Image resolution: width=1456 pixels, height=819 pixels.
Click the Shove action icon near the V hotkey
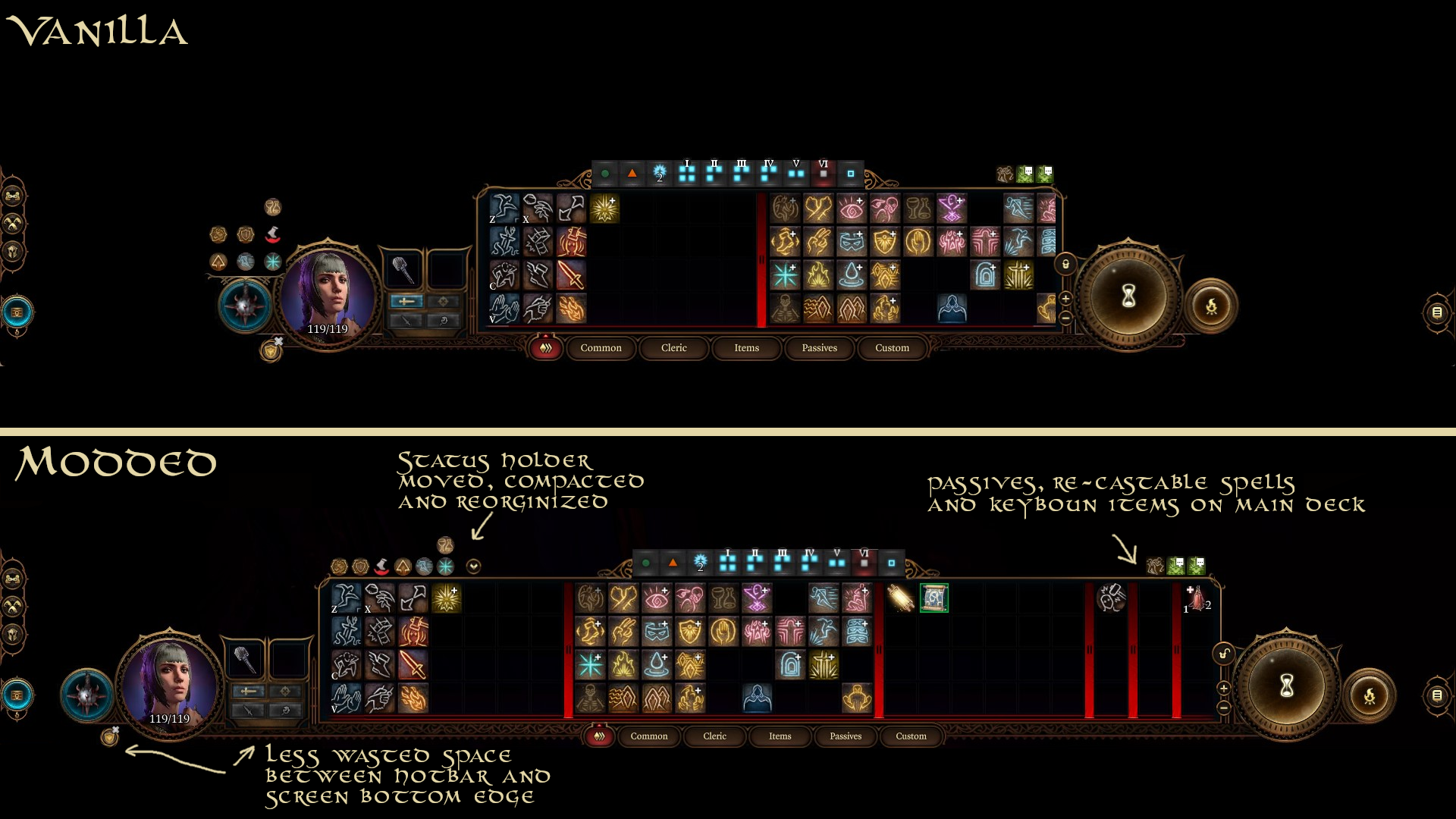[x=347, y=698]
